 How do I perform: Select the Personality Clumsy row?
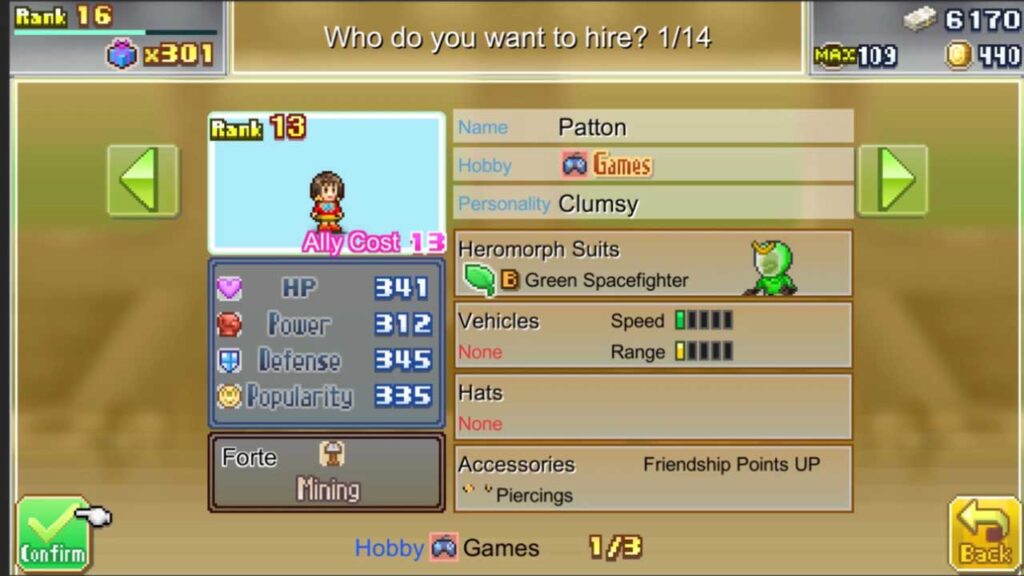click(653, 203)
